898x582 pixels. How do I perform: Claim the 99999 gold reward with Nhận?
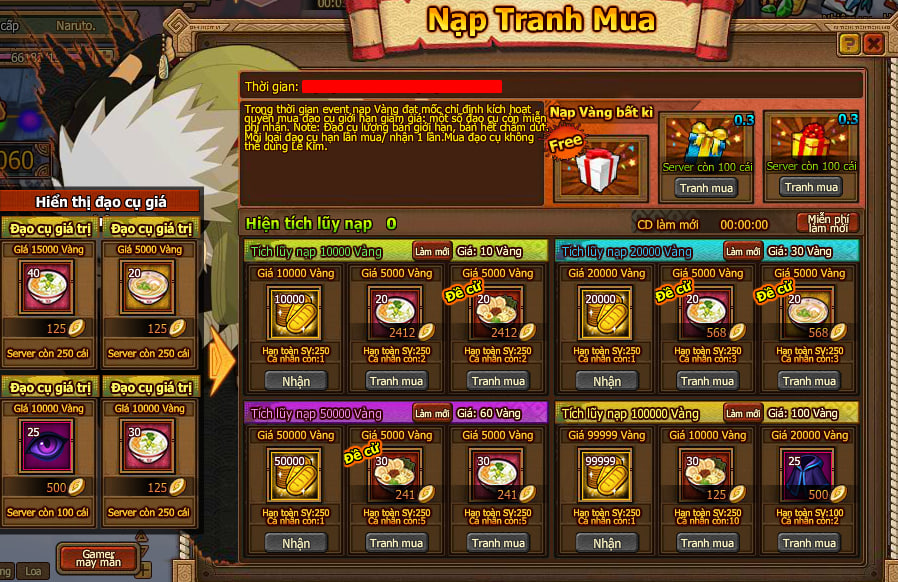tap(607, 543)
